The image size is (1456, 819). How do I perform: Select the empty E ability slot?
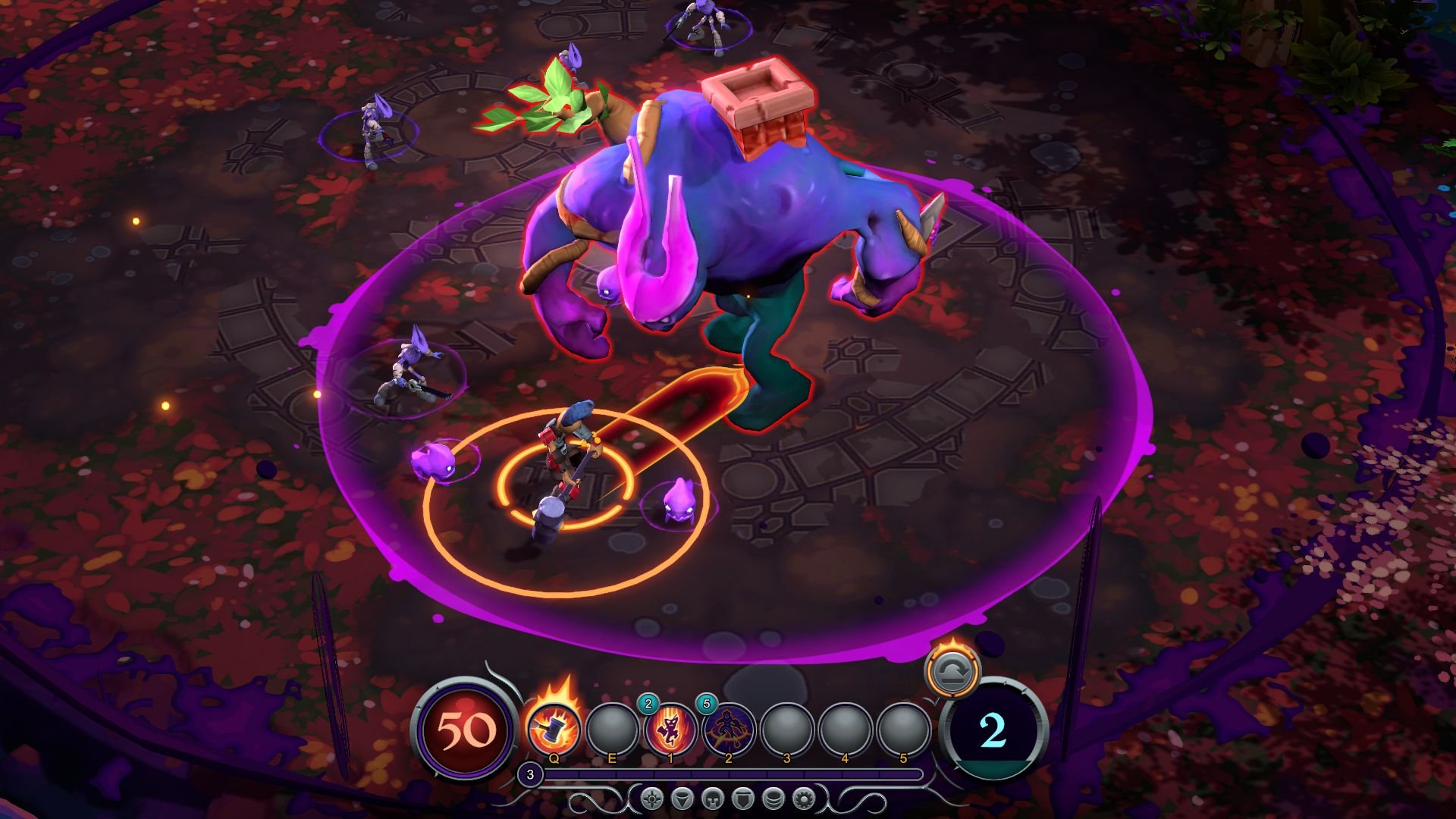pos(611,730)
